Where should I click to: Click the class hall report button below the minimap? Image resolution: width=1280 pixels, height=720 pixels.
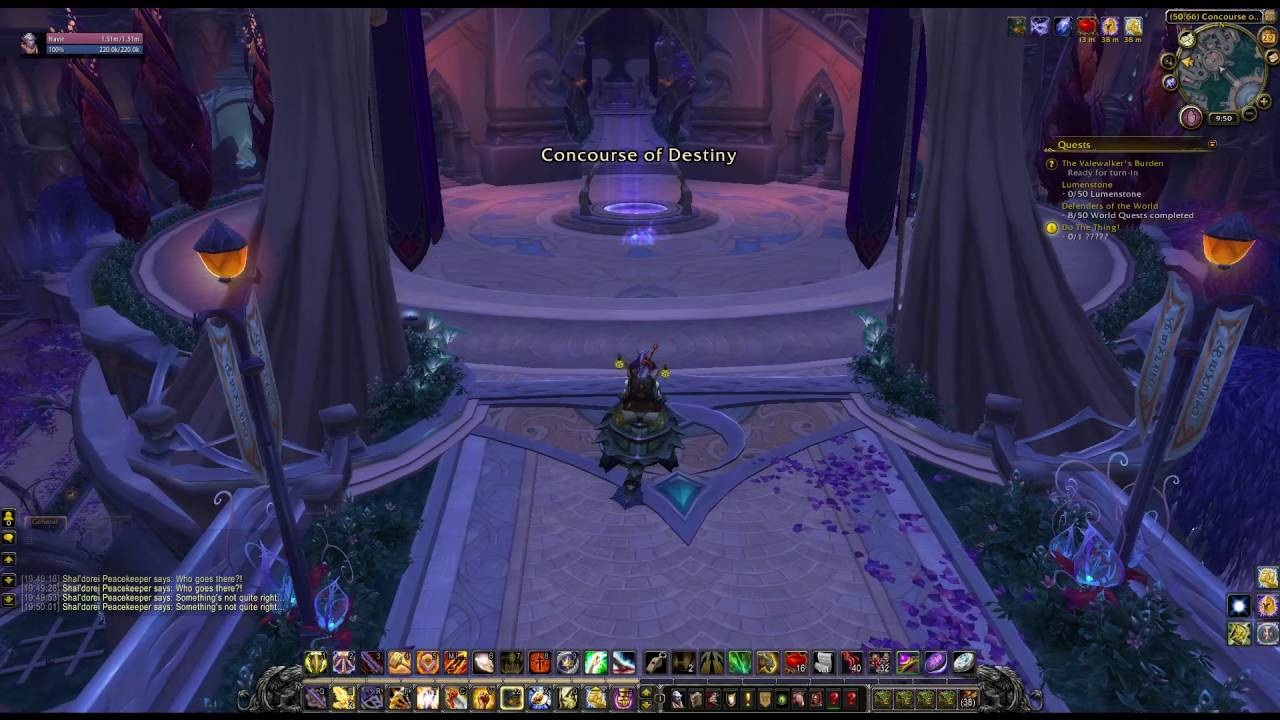click(1190, 117)
